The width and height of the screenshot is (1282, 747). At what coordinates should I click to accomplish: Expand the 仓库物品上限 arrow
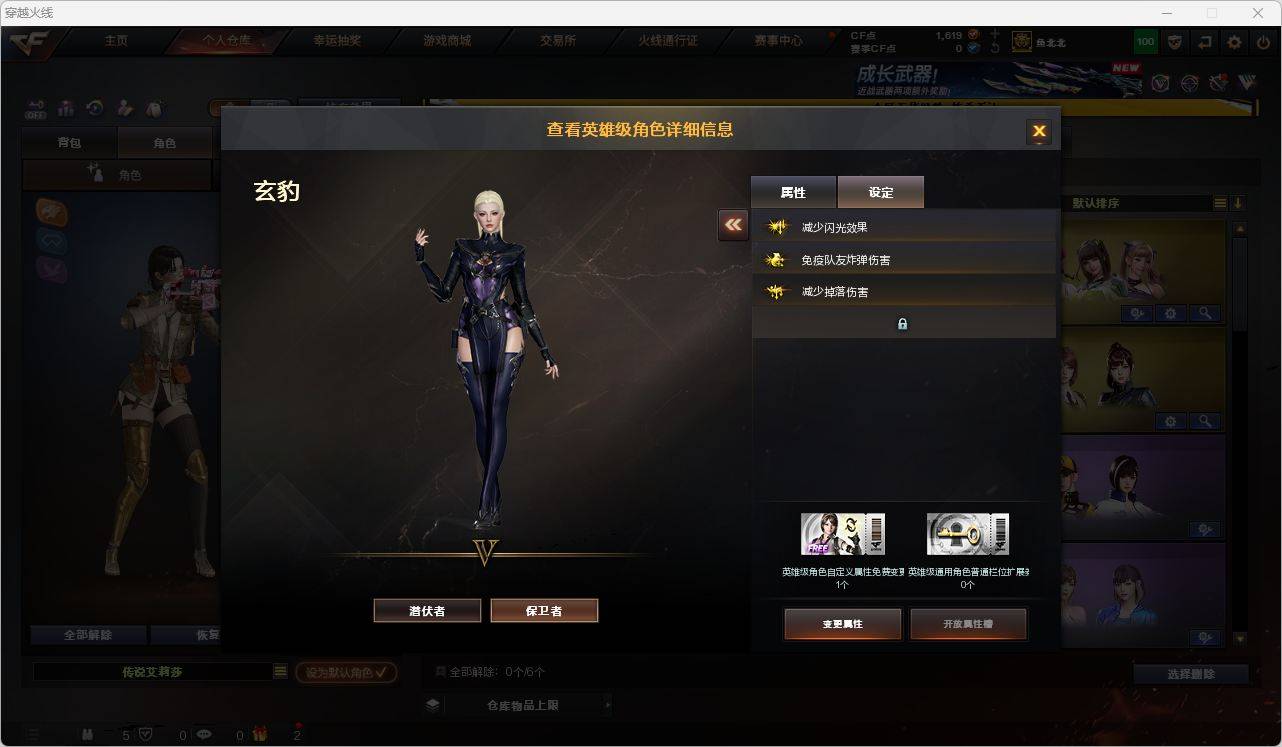[x=608, y=704]
